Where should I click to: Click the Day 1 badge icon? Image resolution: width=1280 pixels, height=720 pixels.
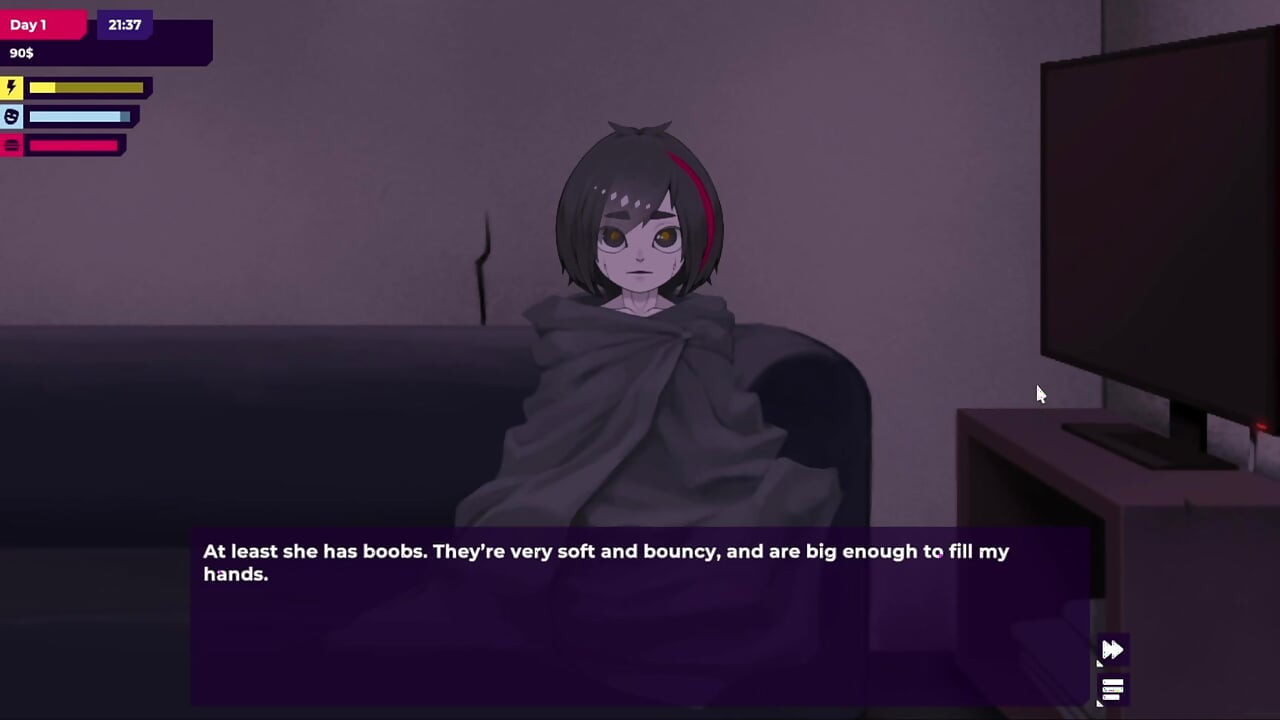tap(27, 24)
